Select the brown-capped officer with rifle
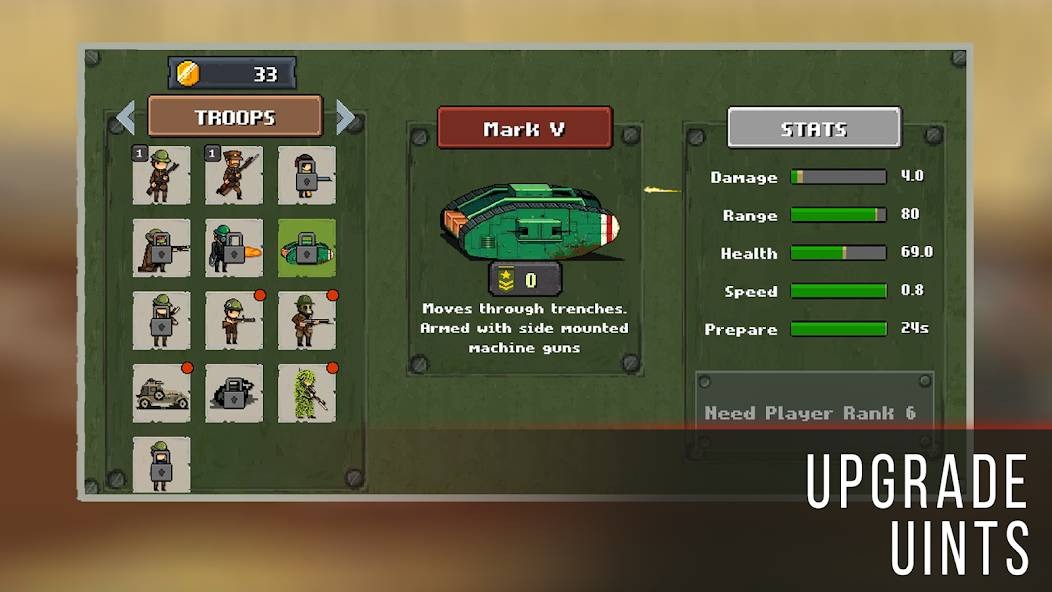The height and width of the screenshot is (592, 1052). 234,175
